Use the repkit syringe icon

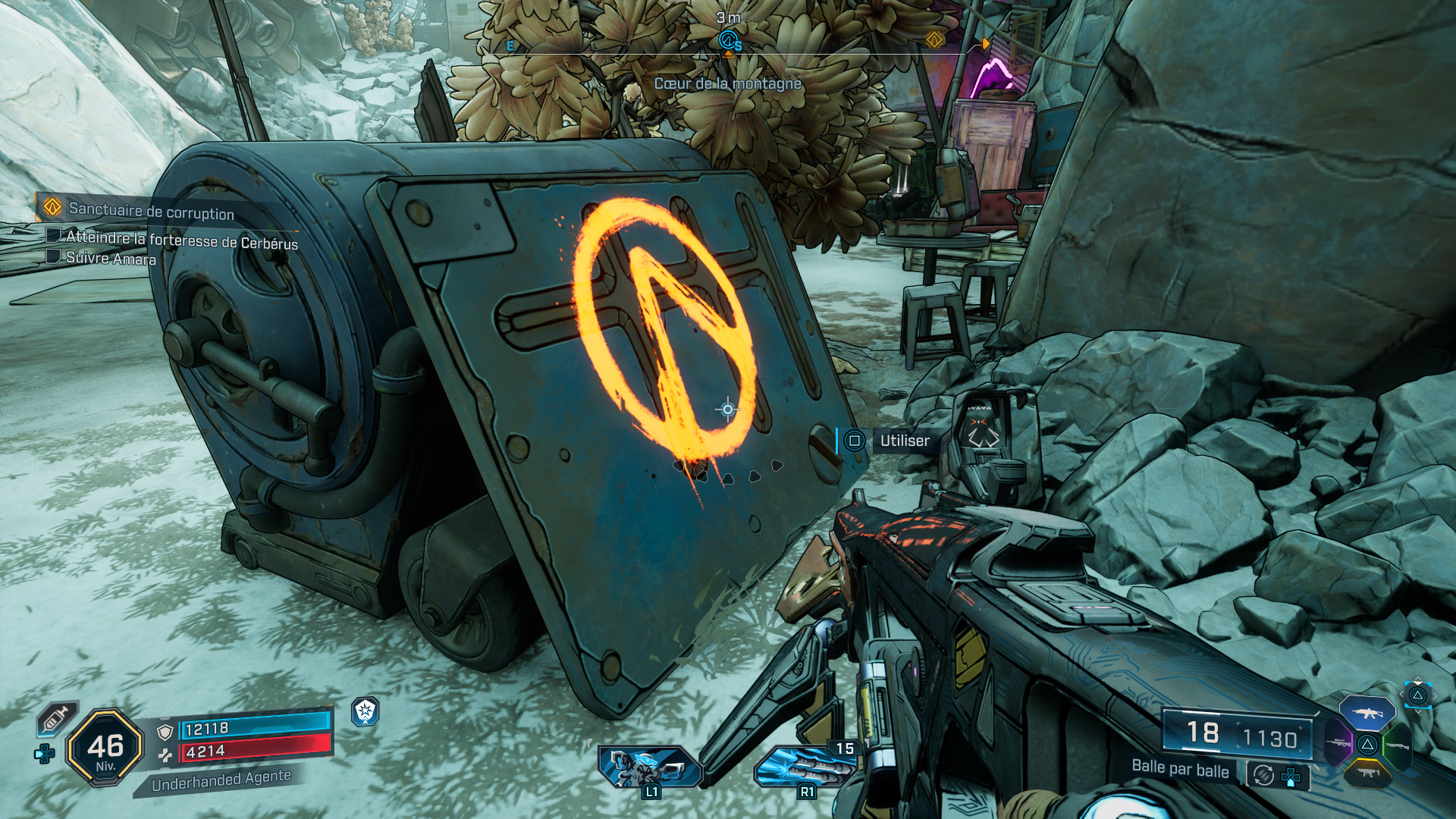pos(57,718)
